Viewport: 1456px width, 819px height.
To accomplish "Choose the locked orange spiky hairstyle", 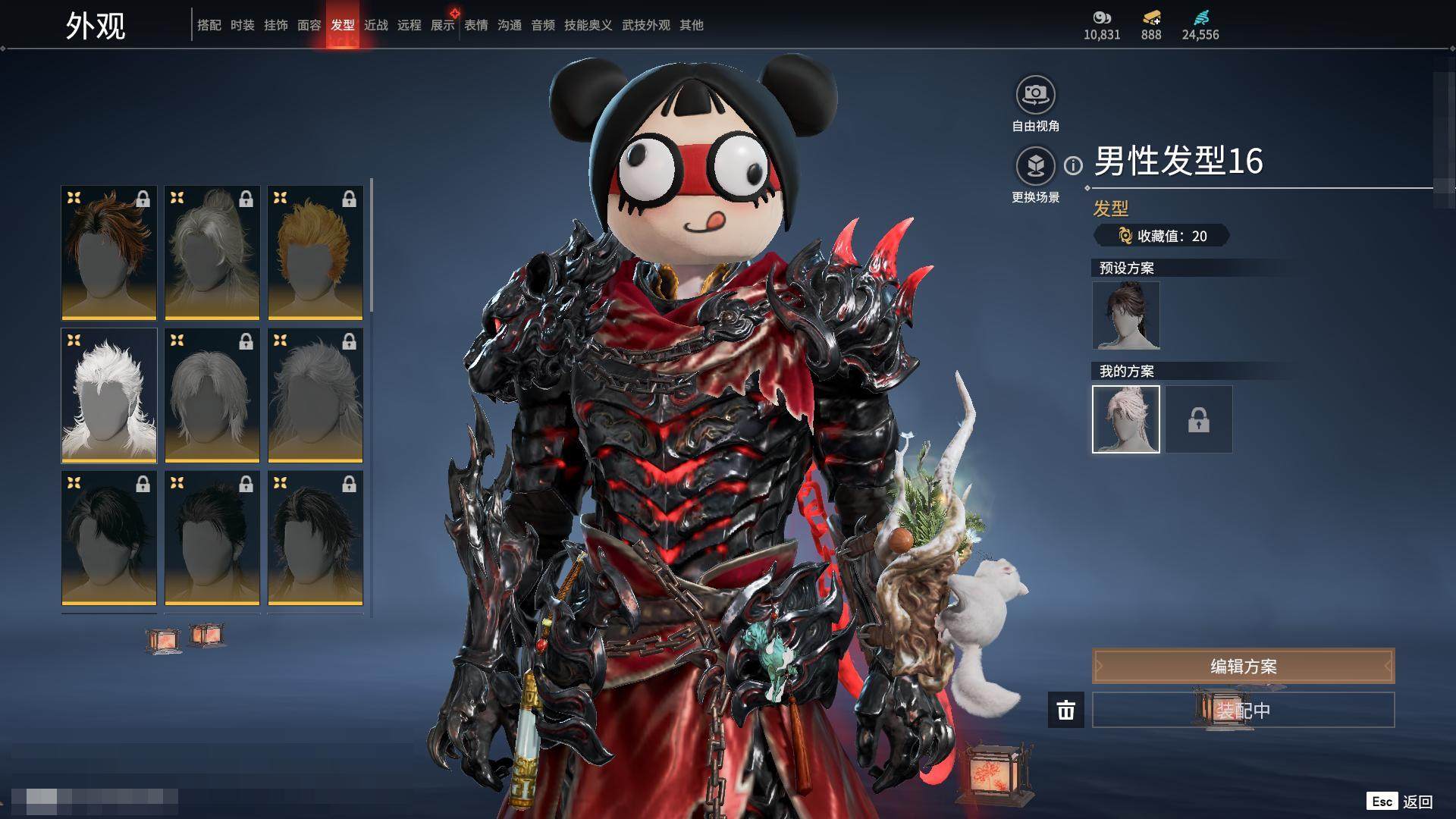I will tap(315, 253).
